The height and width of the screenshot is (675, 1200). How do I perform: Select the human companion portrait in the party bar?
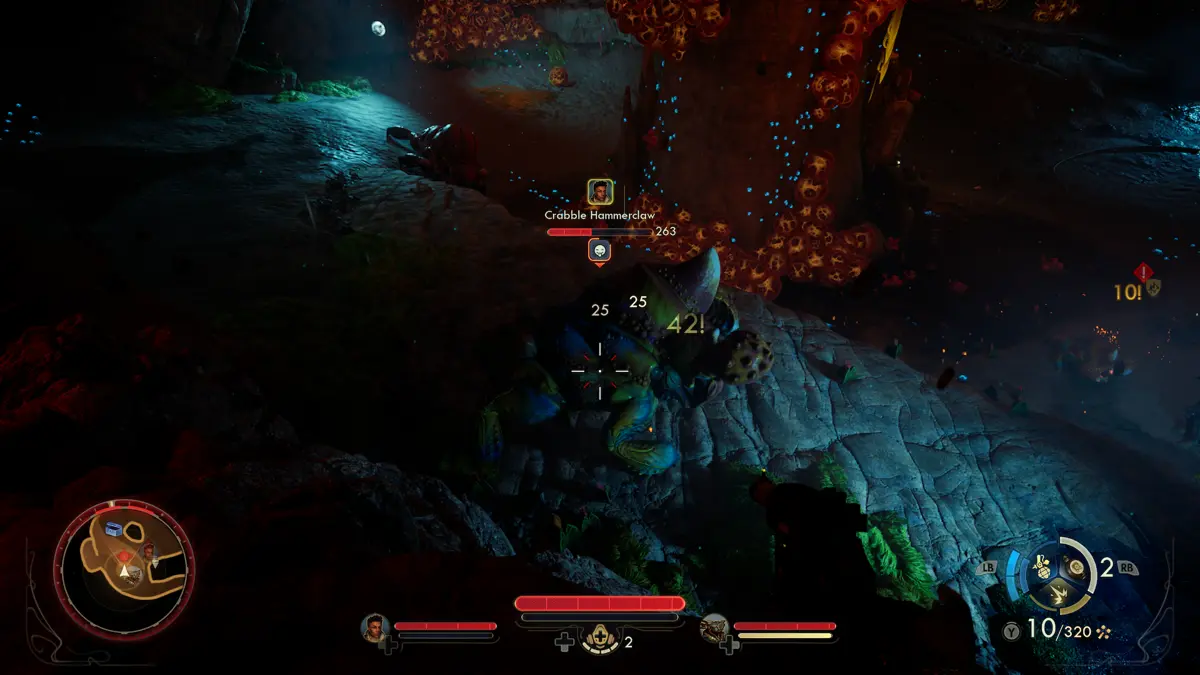tap(376, 628)
